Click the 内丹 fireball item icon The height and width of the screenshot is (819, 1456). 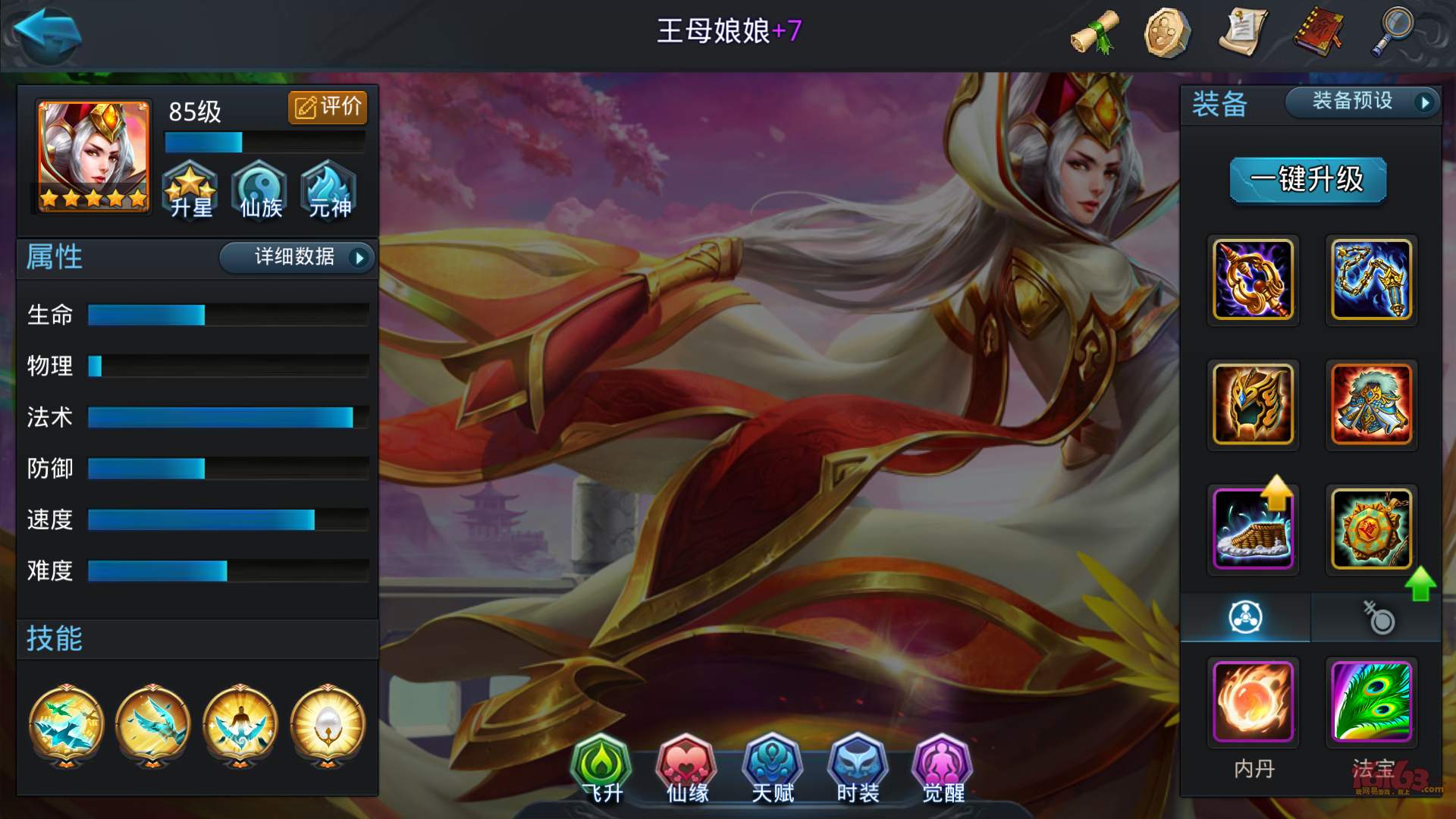1253,703
